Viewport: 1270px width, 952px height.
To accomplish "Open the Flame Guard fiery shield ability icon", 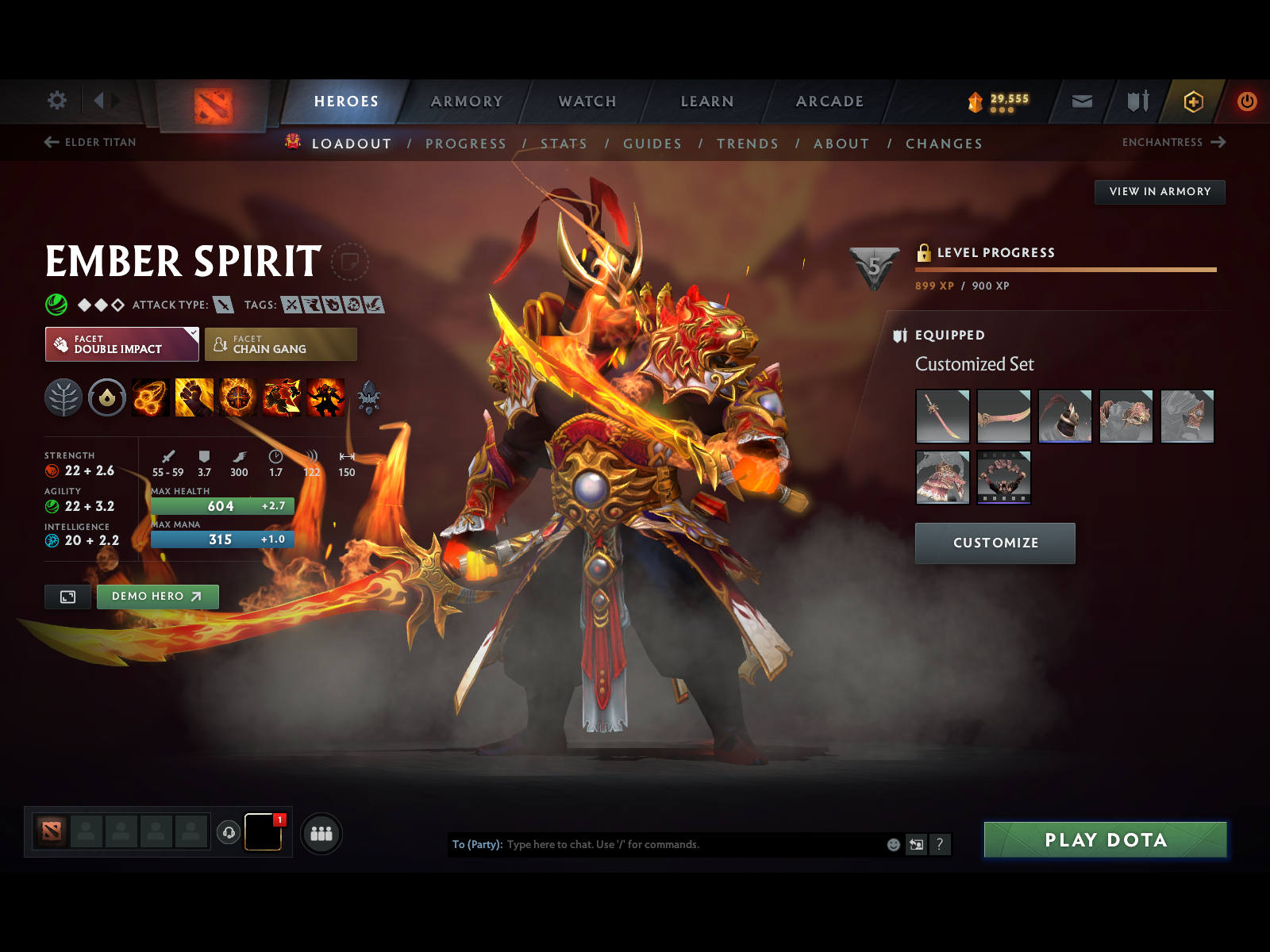I will pyautogui.click(x=238, y=397).
